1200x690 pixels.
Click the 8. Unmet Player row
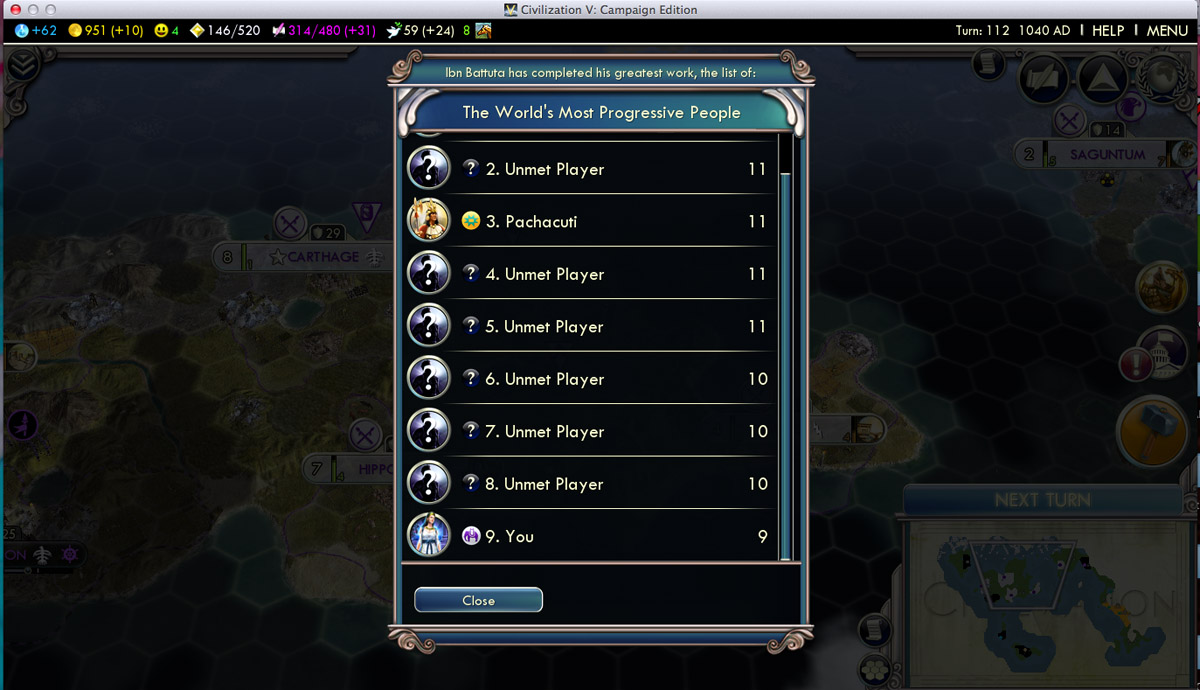coord(590,484)
